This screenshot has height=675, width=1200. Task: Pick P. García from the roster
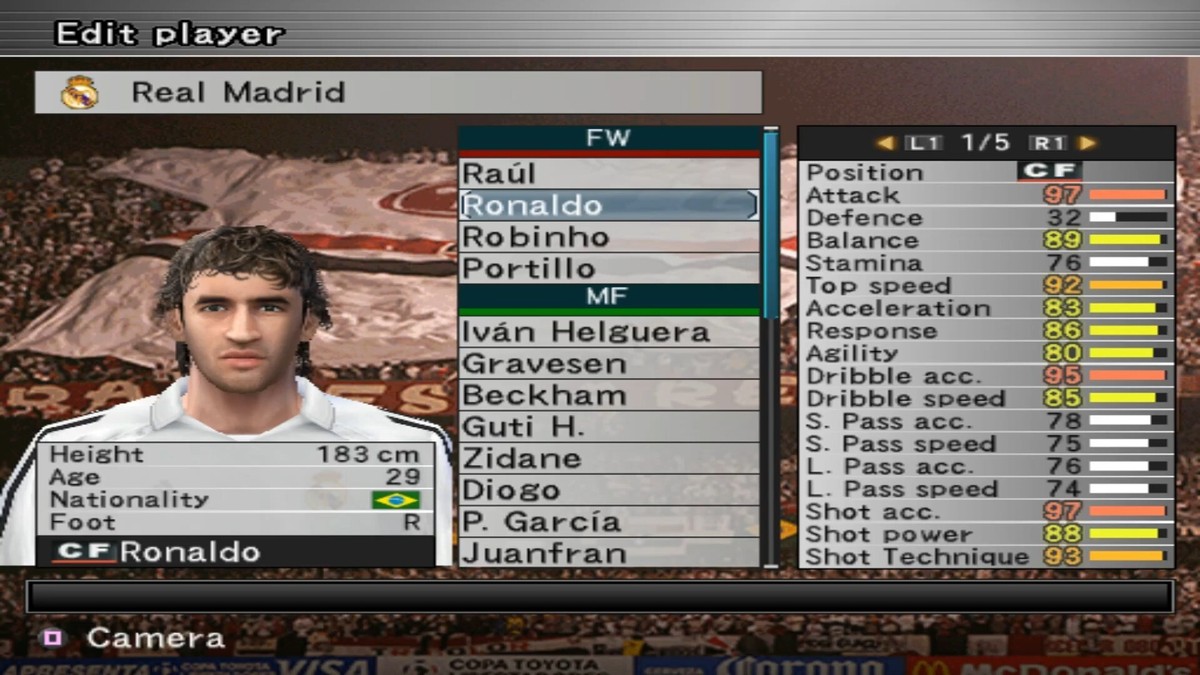coord(608,522)
